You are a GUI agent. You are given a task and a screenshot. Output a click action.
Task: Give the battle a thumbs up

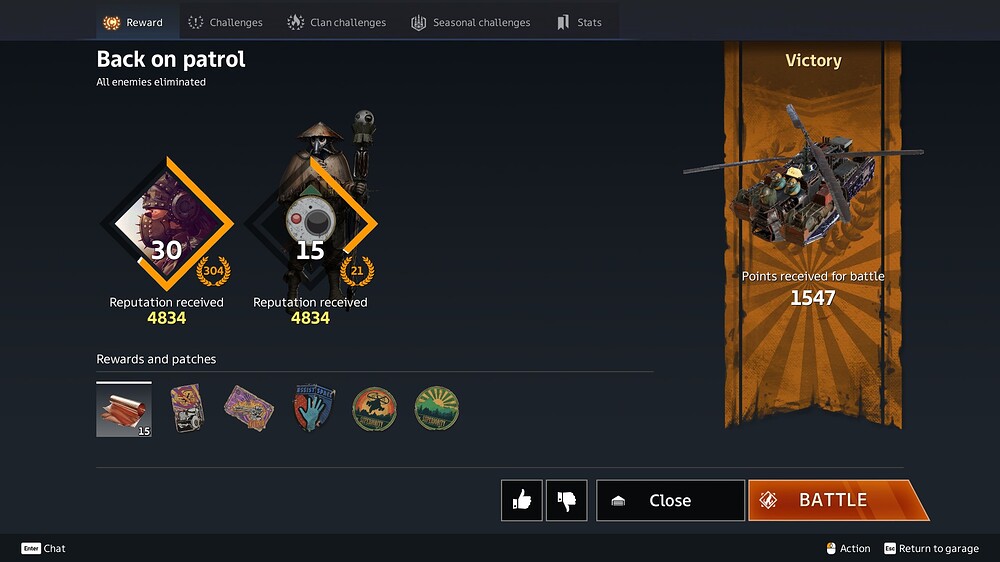[x=522, y=500]
